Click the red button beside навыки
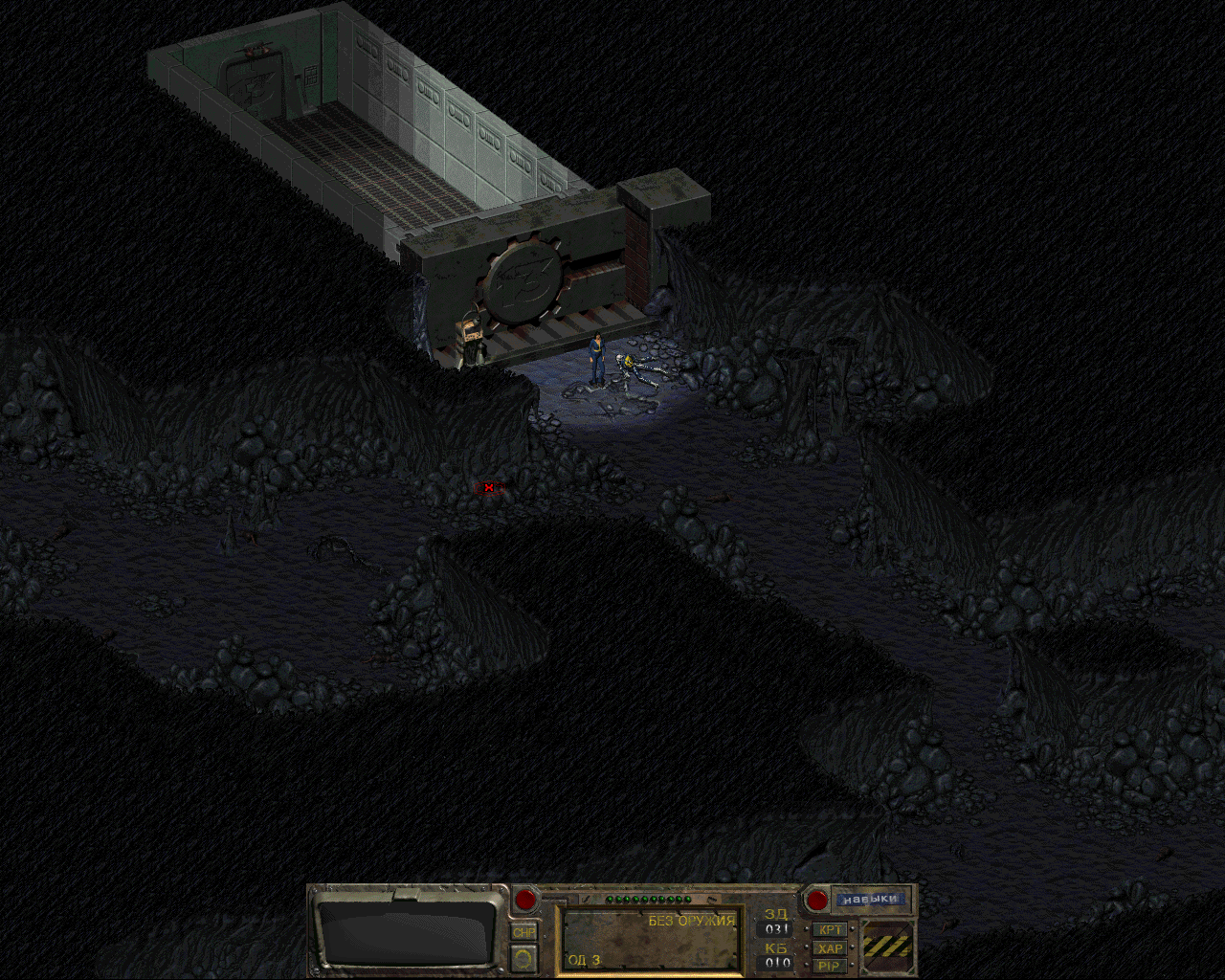The height and width of the screenshot is (980, 1225). click(816, 900)
